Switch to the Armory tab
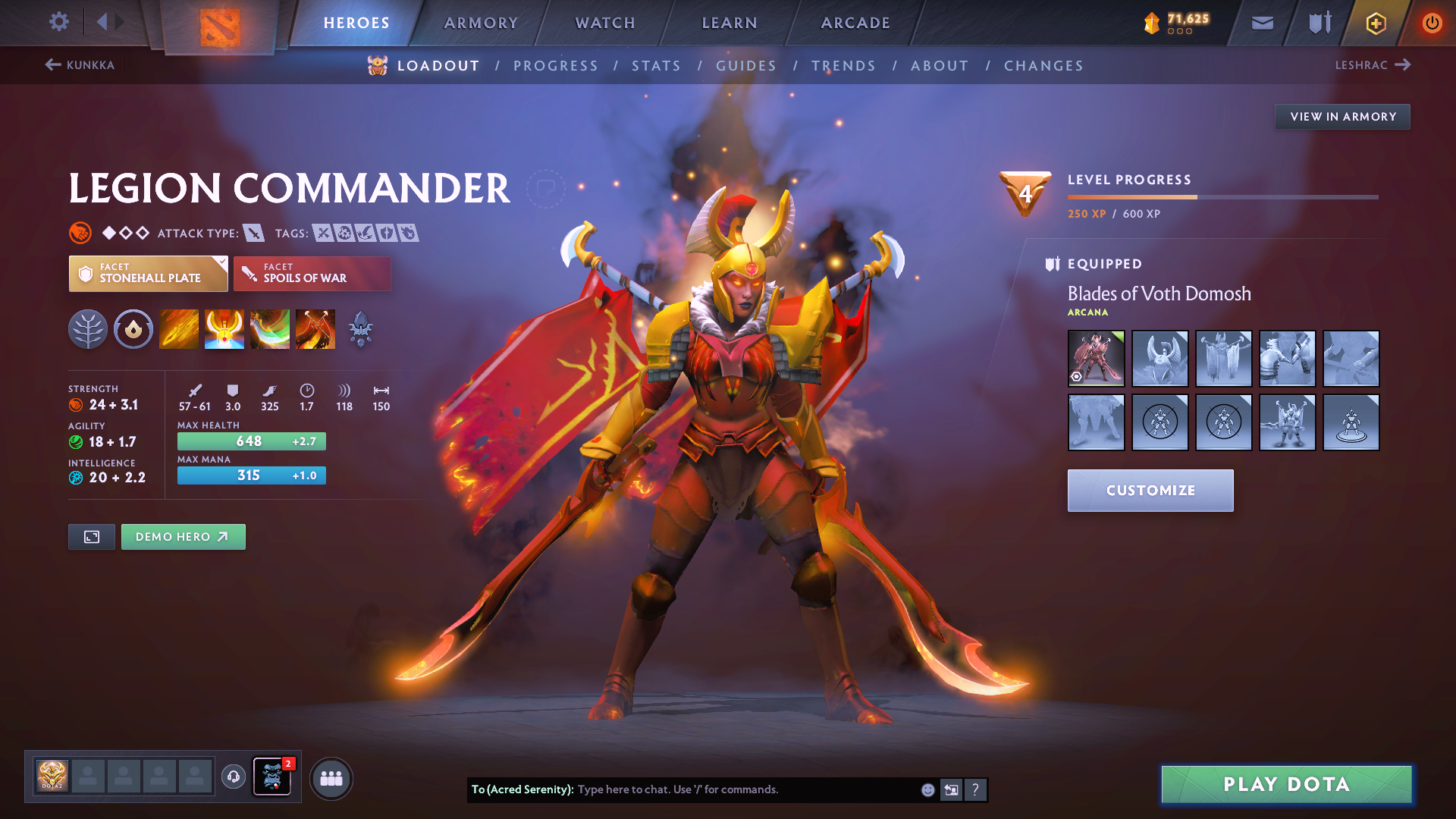Viewport: 1456px width, 819px height. (x=481, y=23)
